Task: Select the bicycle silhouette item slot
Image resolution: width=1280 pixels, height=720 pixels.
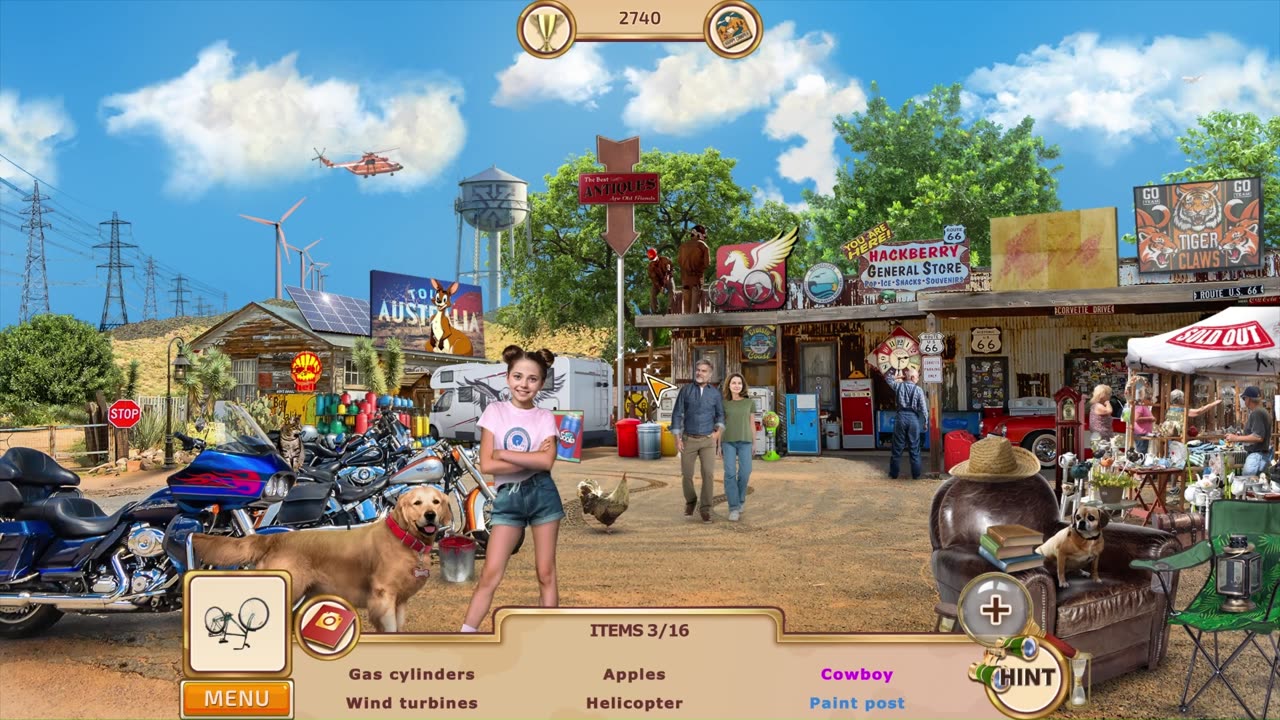Action: tap(237, 622)
